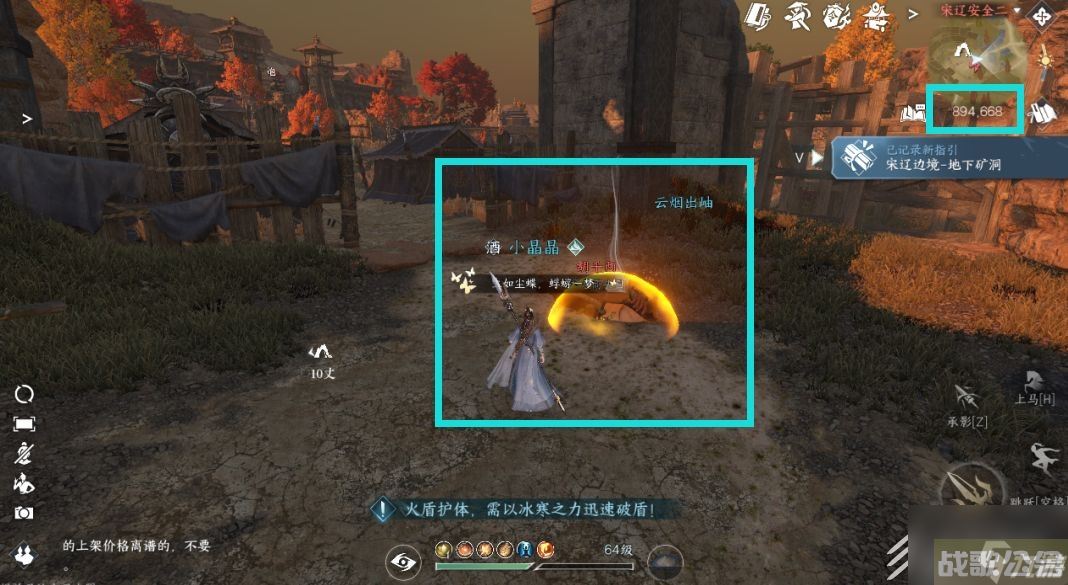The width and height of the screenshot is (1068, 585).
Task: Click the sun weather icon beside the minimap
Action: [x=1045, y=56]
